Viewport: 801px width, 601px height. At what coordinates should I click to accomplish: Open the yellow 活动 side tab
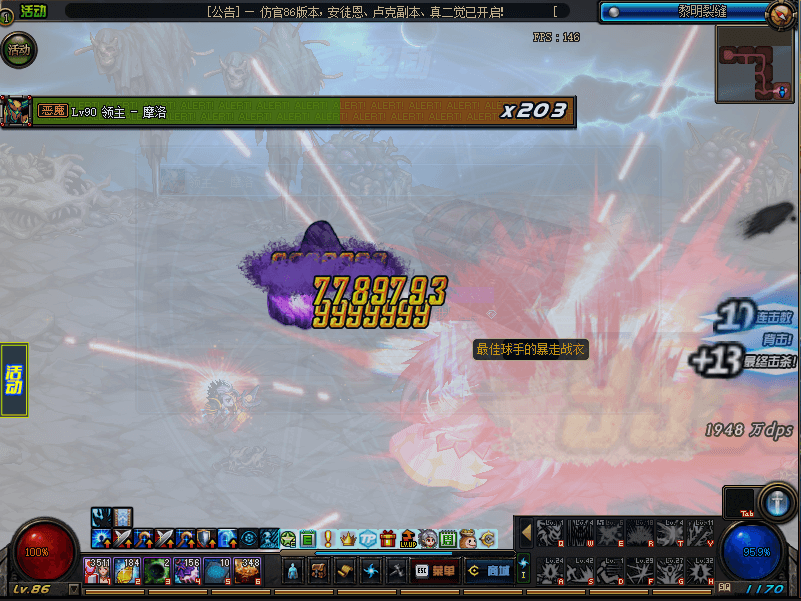(x=14, y=380)
